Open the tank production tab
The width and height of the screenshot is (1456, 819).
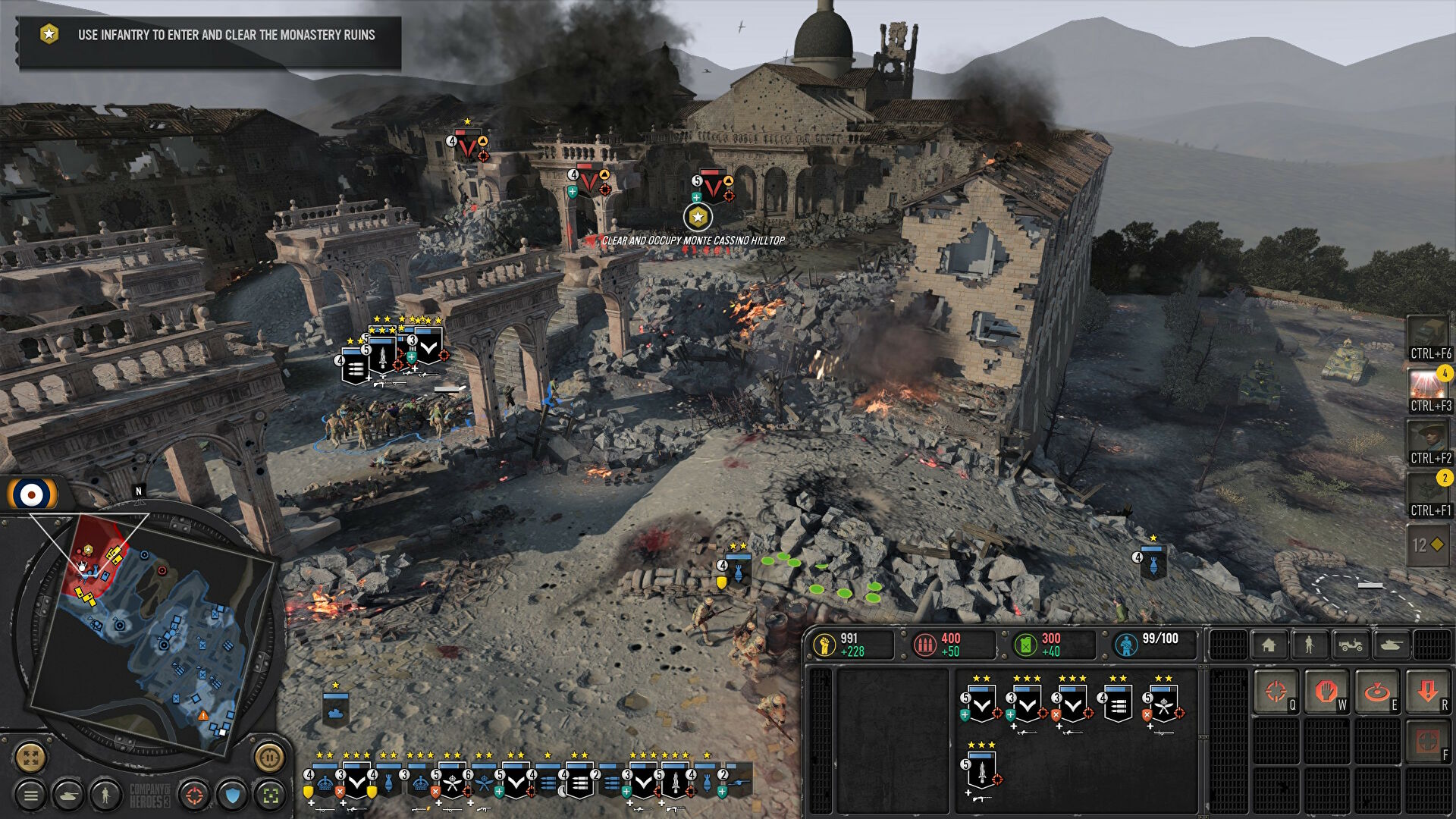click(x=1392, y=645)
